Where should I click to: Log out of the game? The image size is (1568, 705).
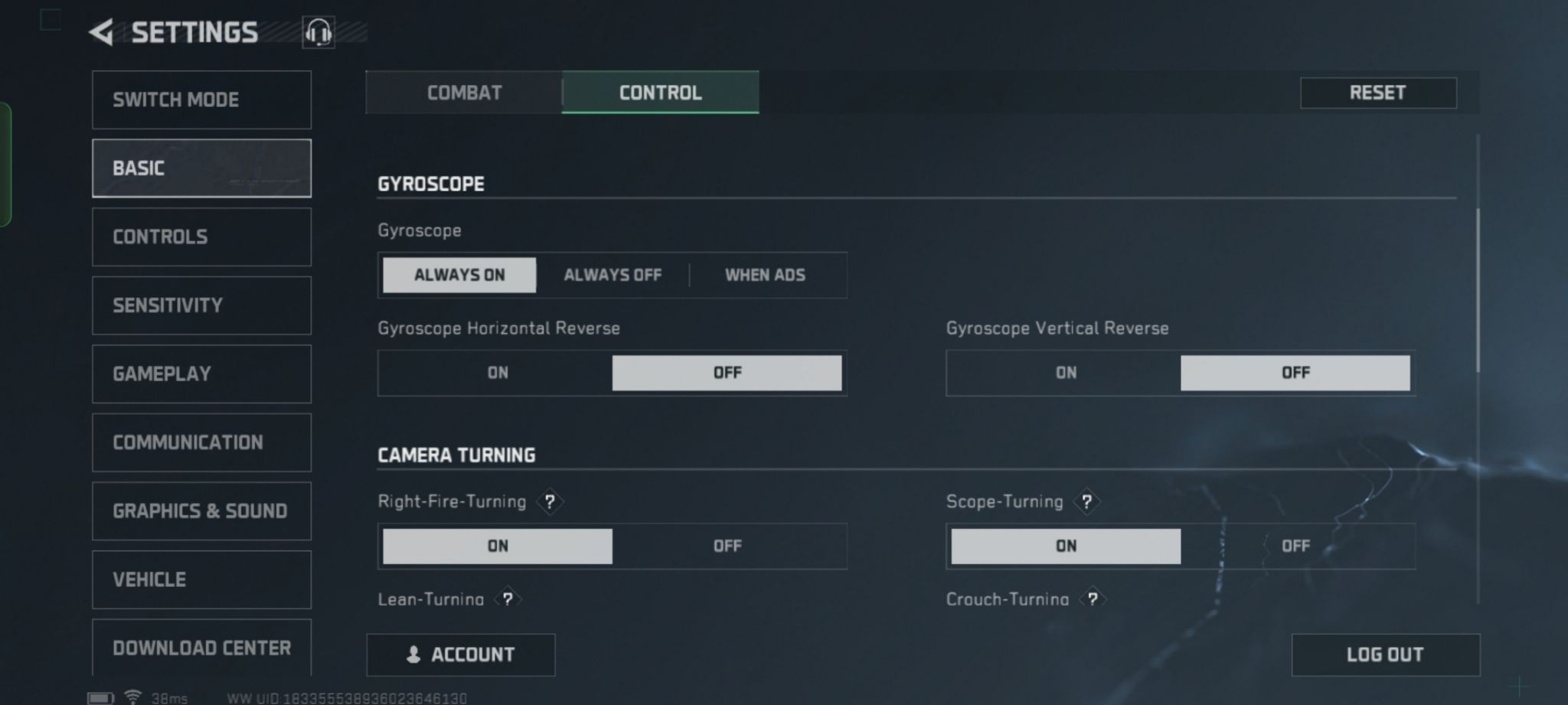1385,654
